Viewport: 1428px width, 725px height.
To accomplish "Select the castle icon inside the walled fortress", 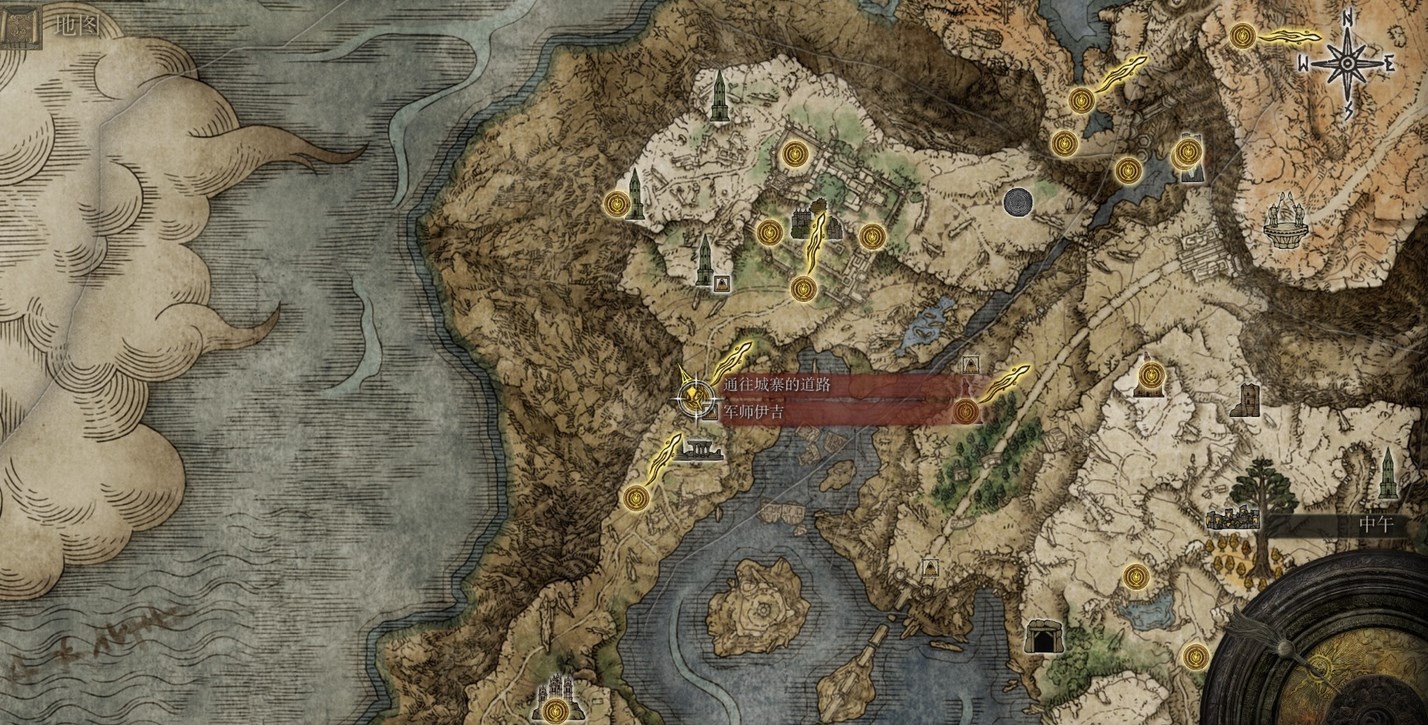I will 803,224.
